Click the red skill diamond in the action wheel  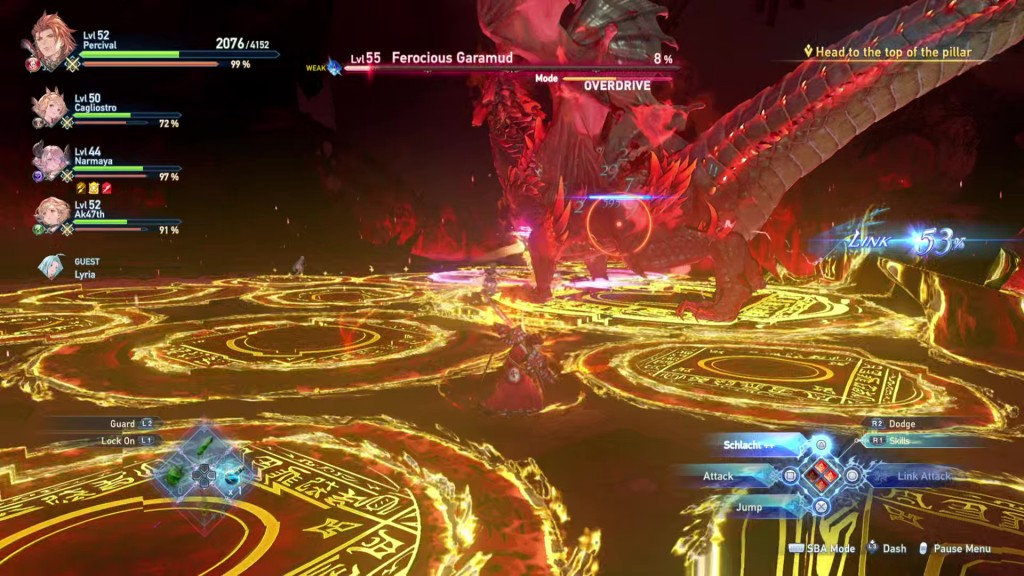pyautogui.click(x=820, y=477)
